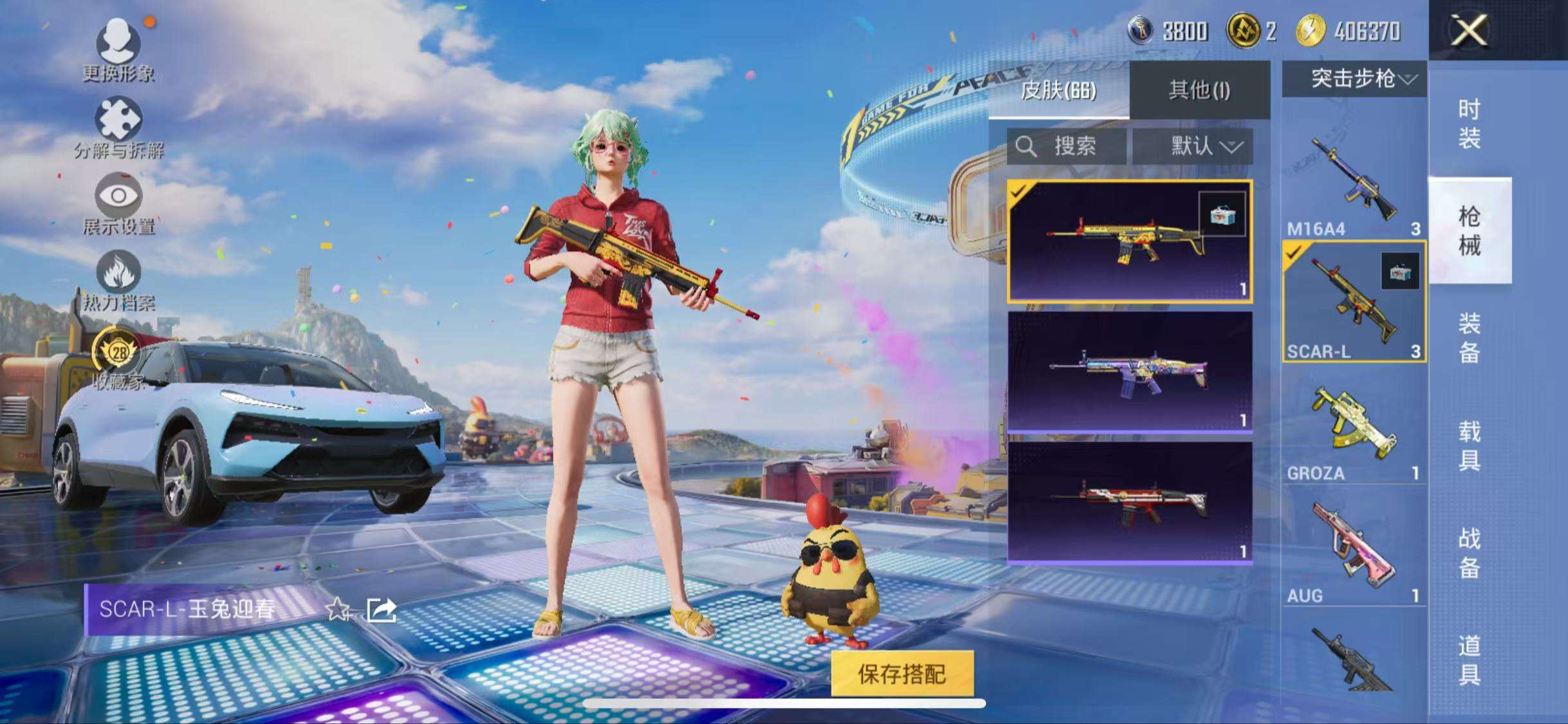Open the 默认 sort dropdown
1568x724 pixels.
[x=1193, y=147]
